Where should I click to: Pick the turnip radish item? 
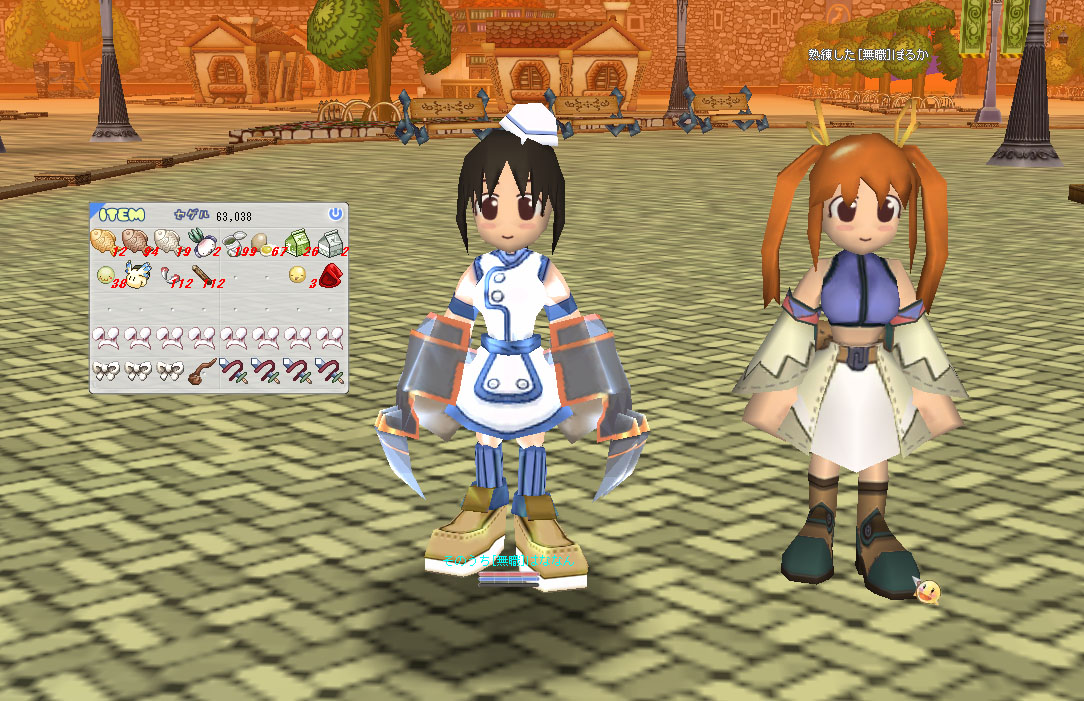[200, 241]
